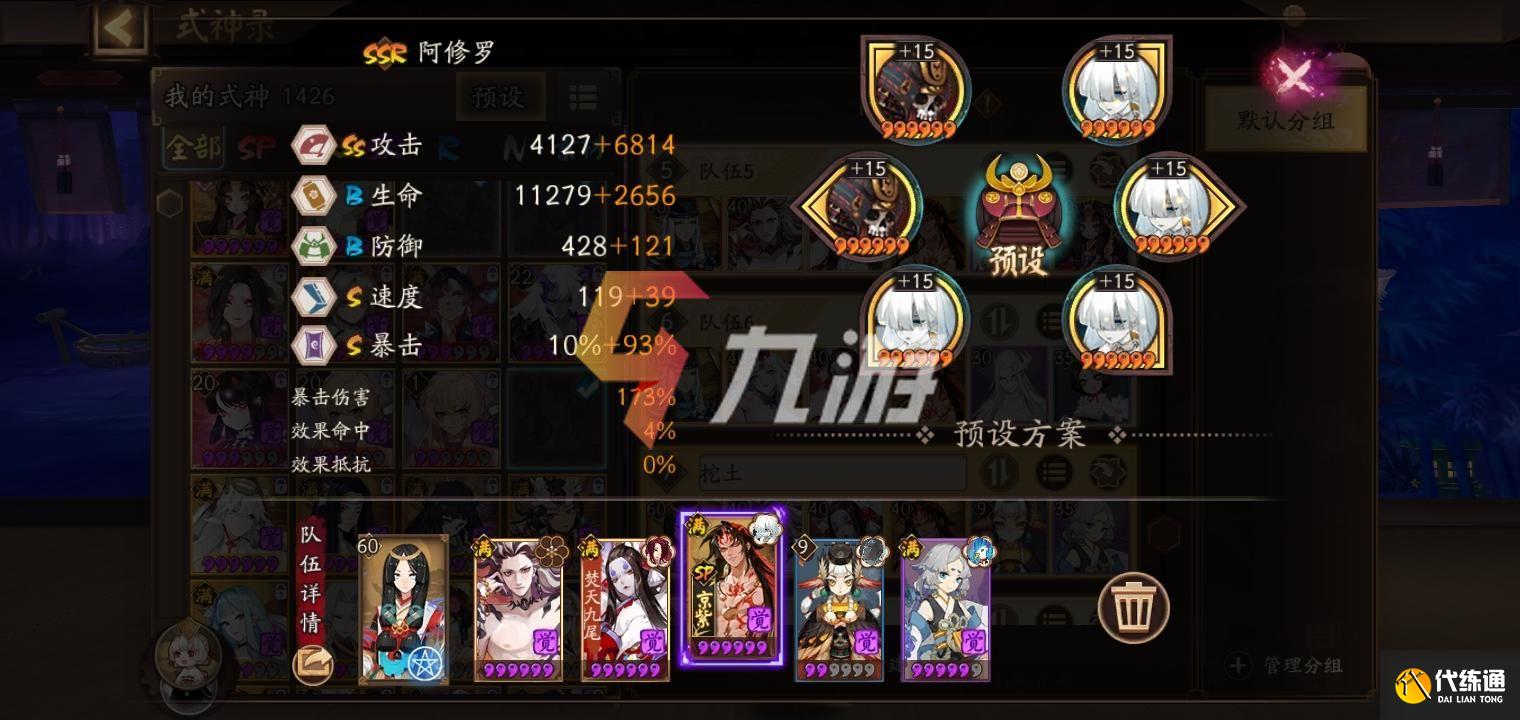
Task: Open 队伍详情 team details
Action: [x=313, y=578]
